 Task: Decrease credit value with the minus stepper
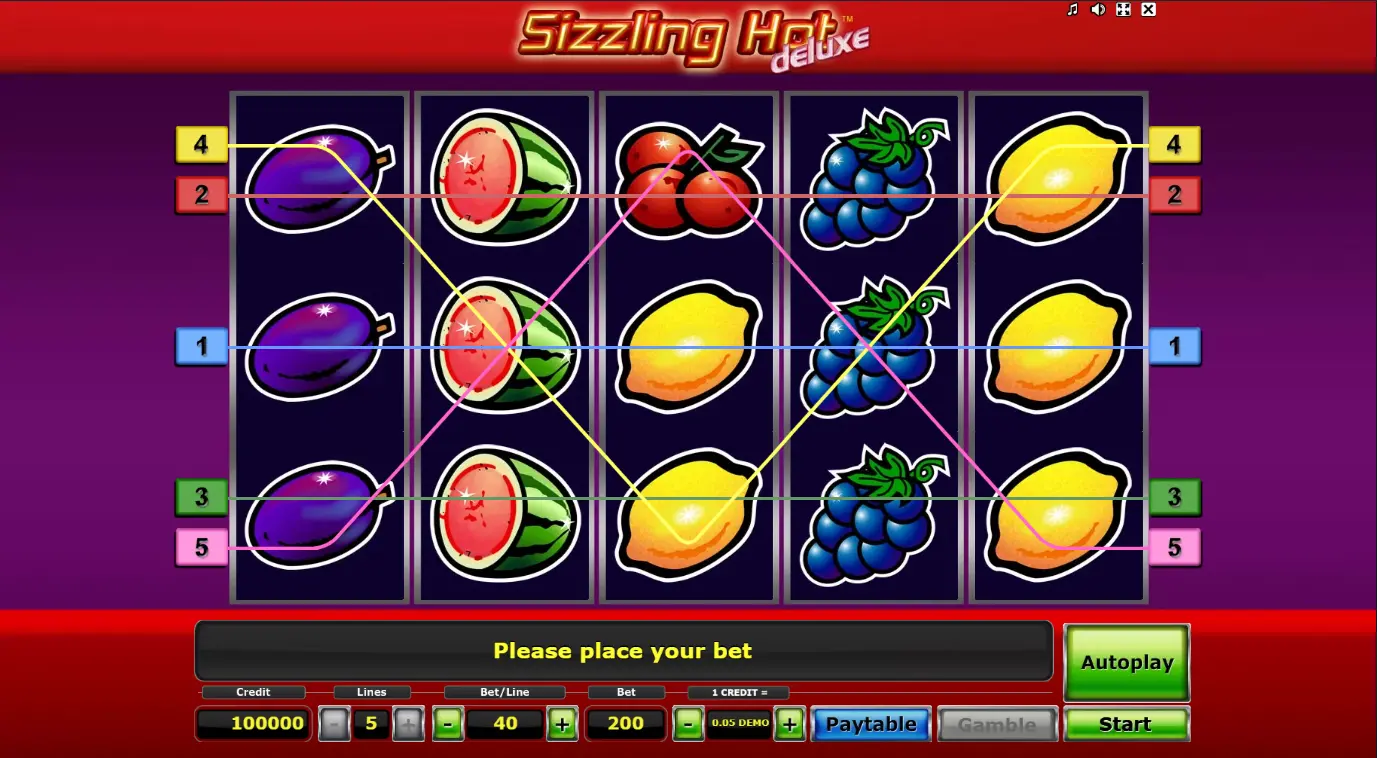[x=688, y=723]
